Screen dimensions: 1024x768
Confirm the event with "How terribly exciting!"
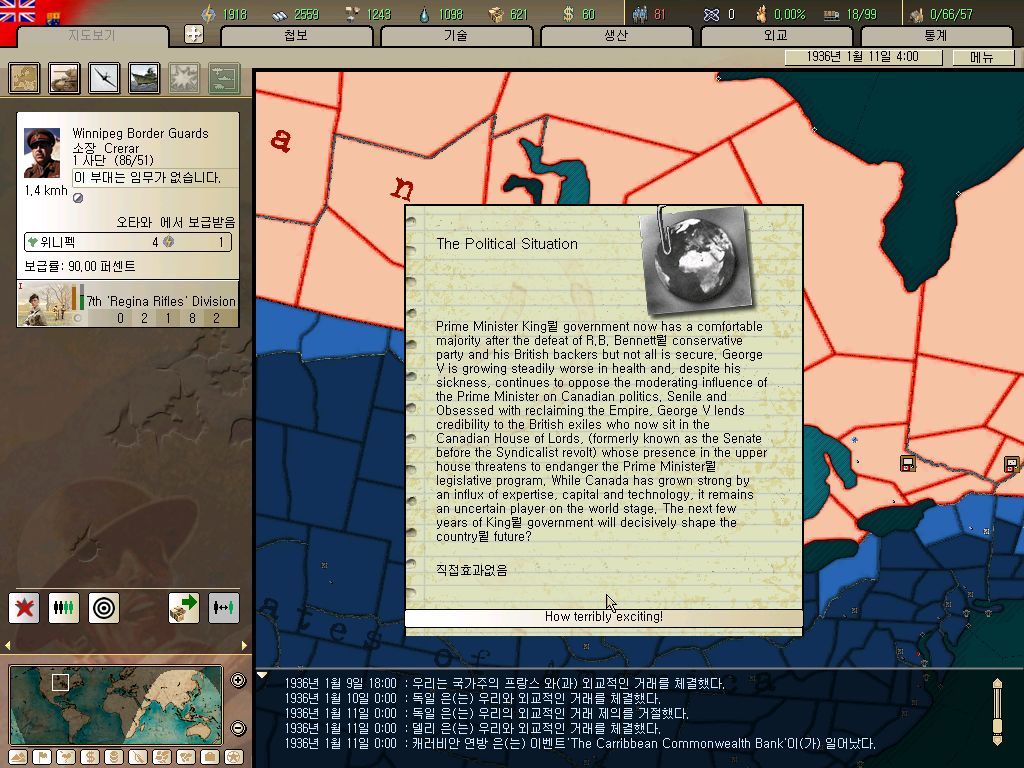point(603,617)
